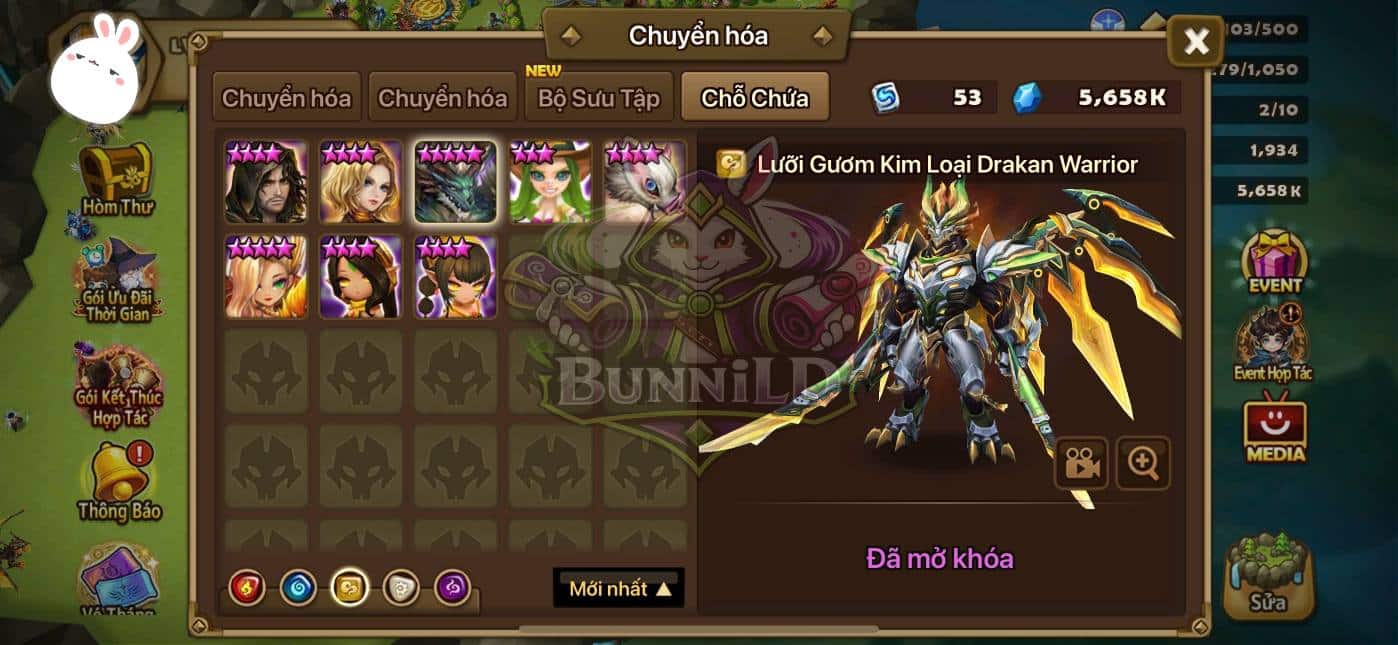Close the Chuyển hóa window
1398x645 pixels.
(1196, 42)
